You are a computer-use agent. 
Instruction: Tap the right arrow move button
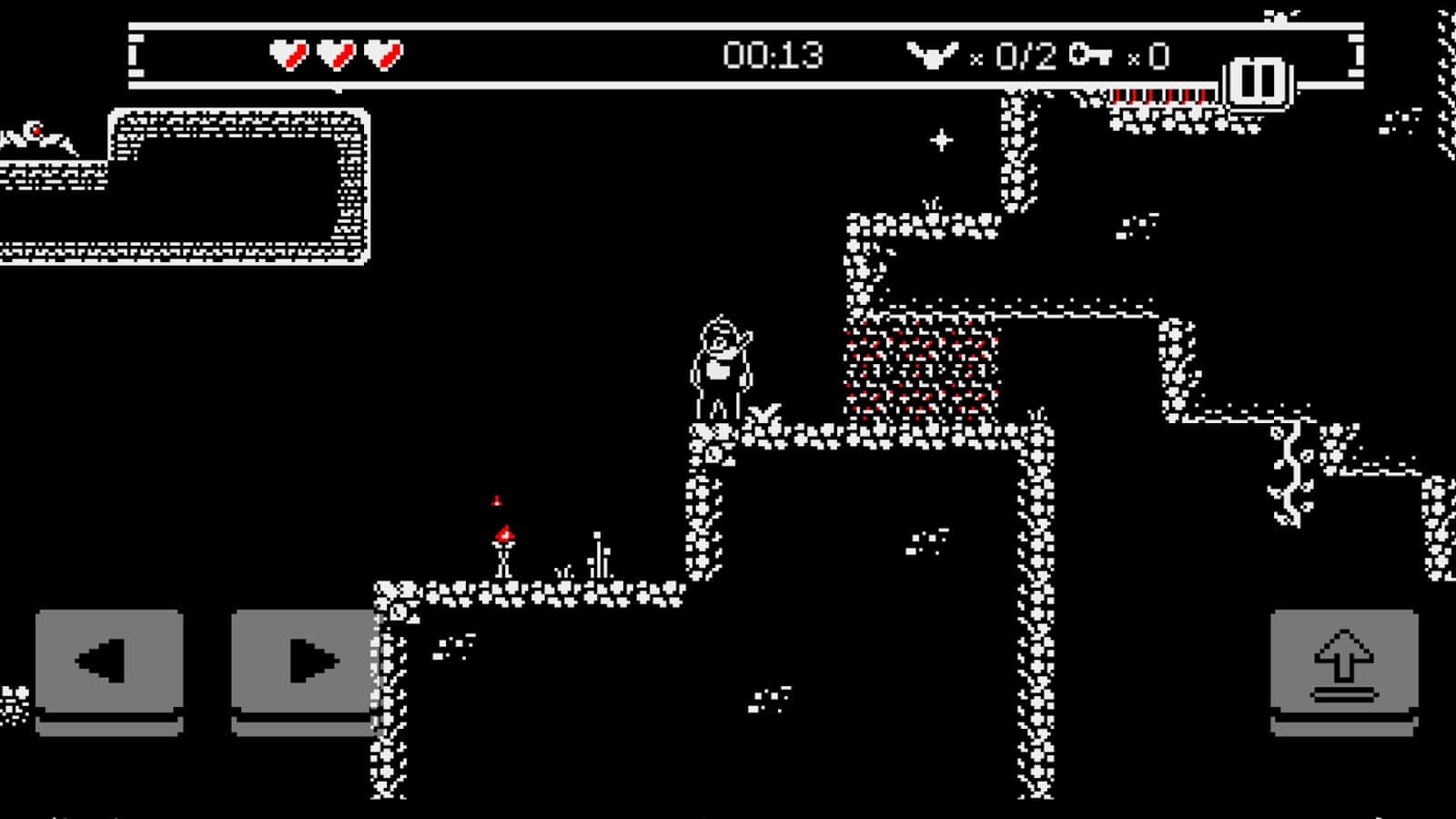[x=305, y=663]
